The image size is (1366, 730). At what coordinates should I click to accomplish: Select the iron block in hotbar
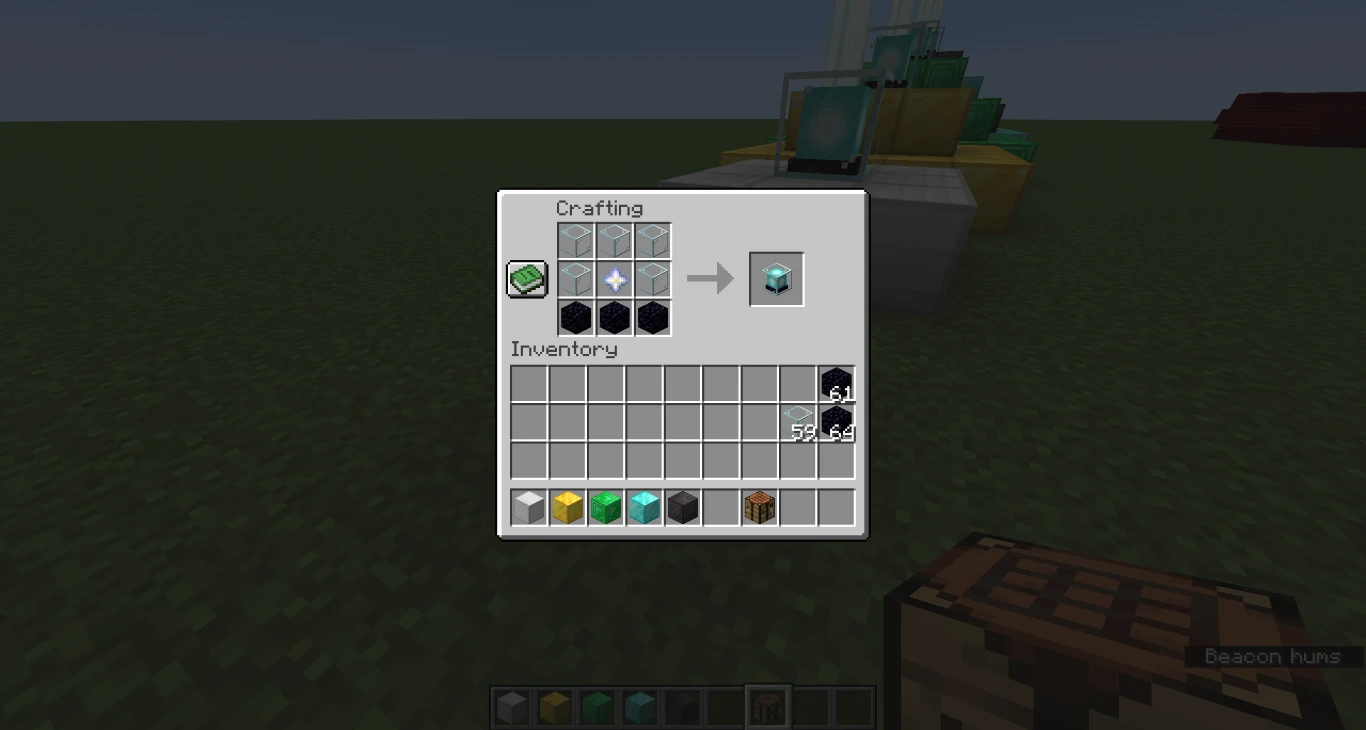[x=528, y=508]
